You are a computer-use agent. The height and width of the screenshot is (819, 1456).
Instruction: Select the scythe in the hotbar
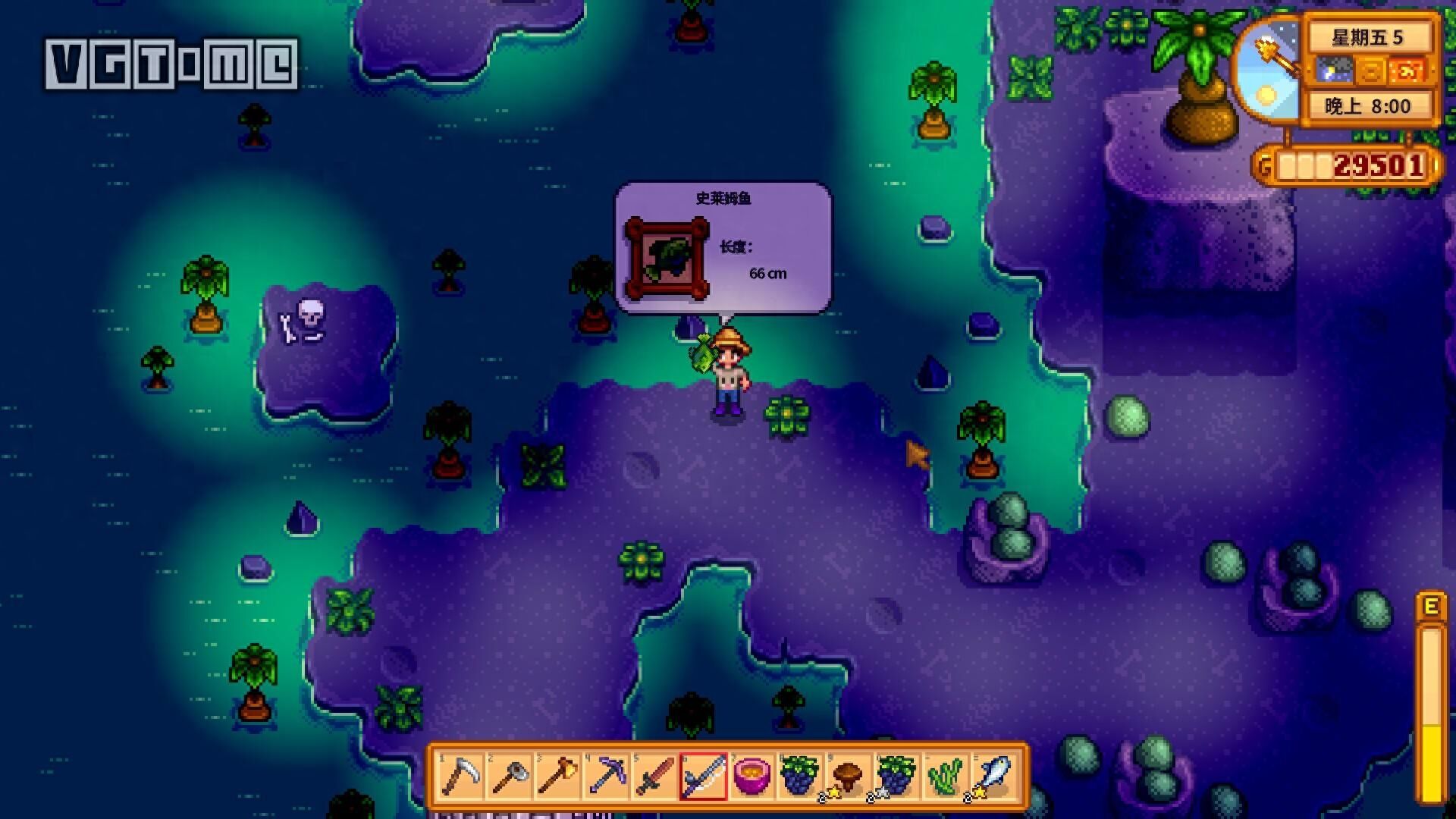pyautogui.click(x=461, y=777)
